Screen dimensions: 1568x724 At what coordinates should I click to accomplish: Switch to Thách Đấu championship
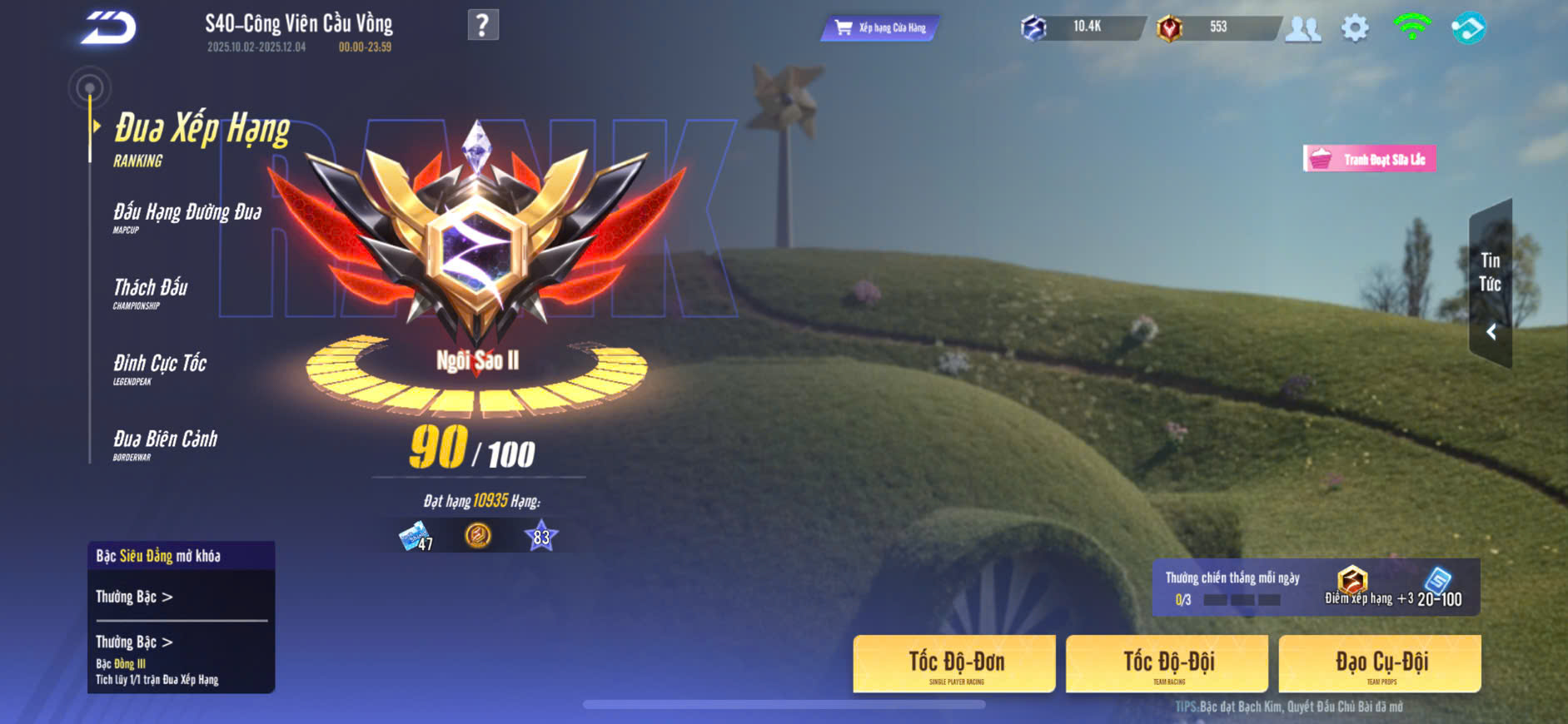point(151,292)
